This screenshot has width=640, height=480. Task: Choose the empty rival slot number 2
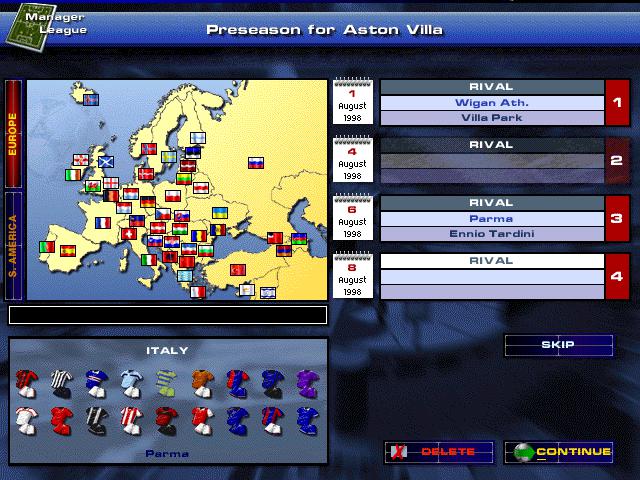pyautogui.click(x=491, y=161)
